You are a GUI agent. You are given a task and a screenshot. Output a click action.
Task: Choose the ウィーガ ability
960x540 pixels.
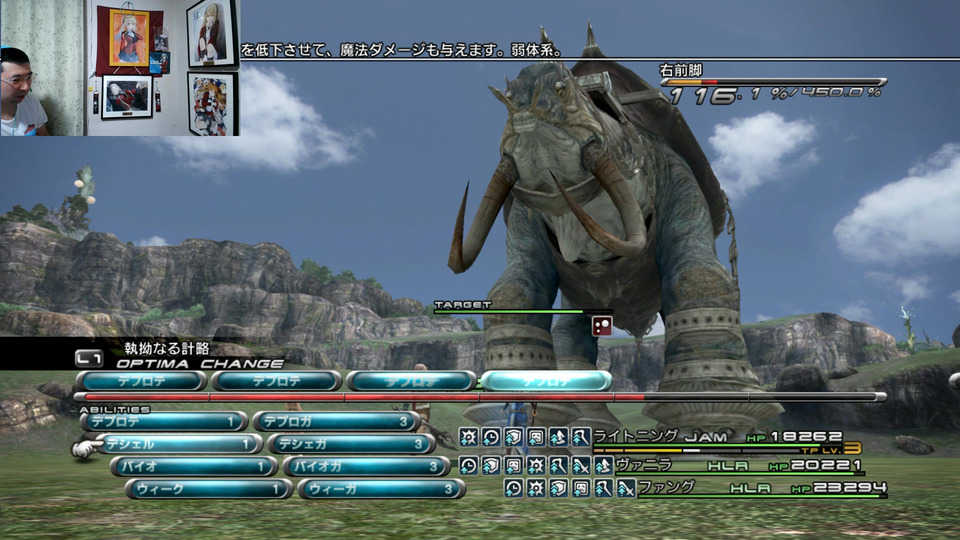pyautogui.click(x=380, y=489)
